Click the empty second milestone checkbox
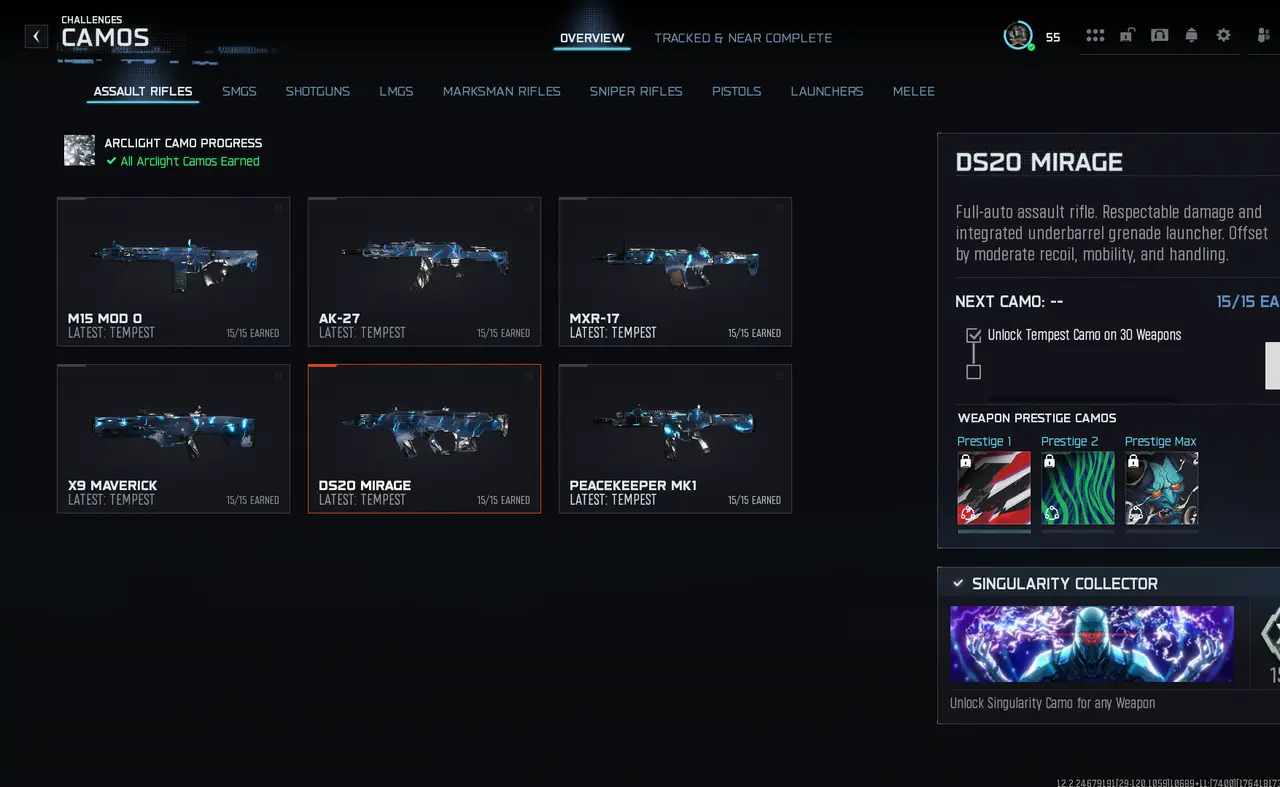 point(973,372)
